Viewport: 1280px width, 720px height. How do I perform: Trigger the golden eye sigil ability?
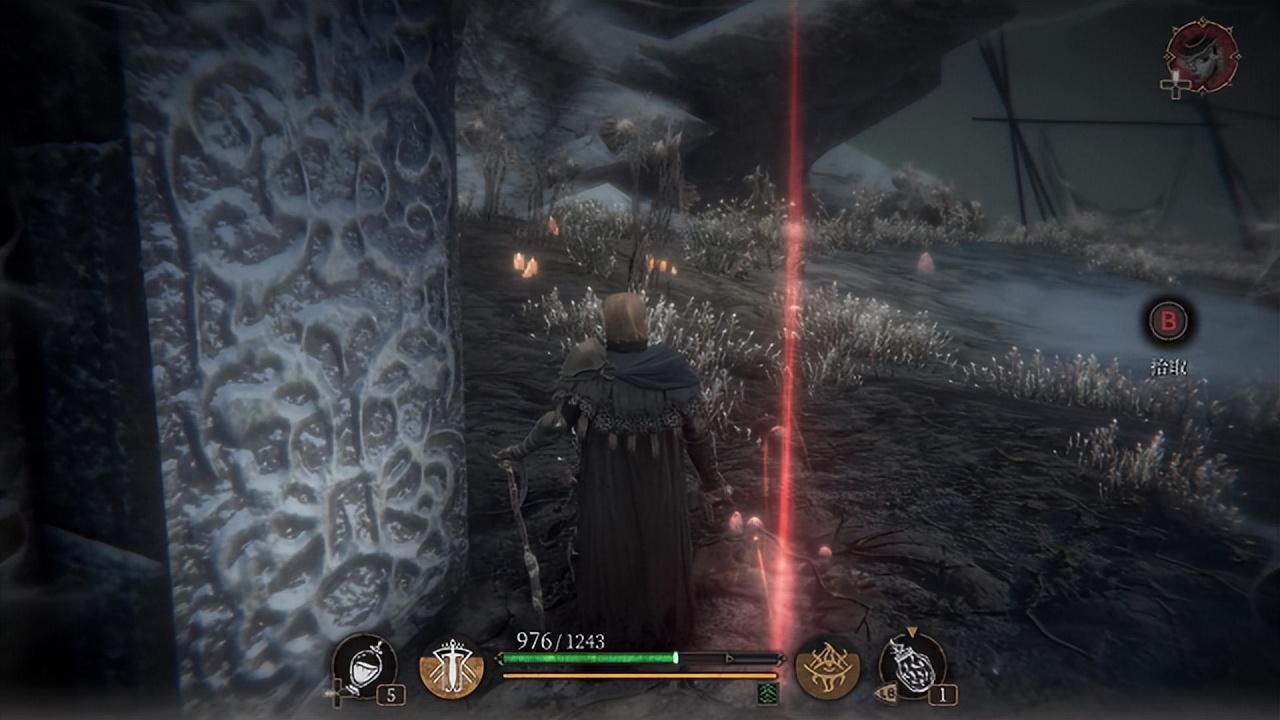[x=827, y=667]
